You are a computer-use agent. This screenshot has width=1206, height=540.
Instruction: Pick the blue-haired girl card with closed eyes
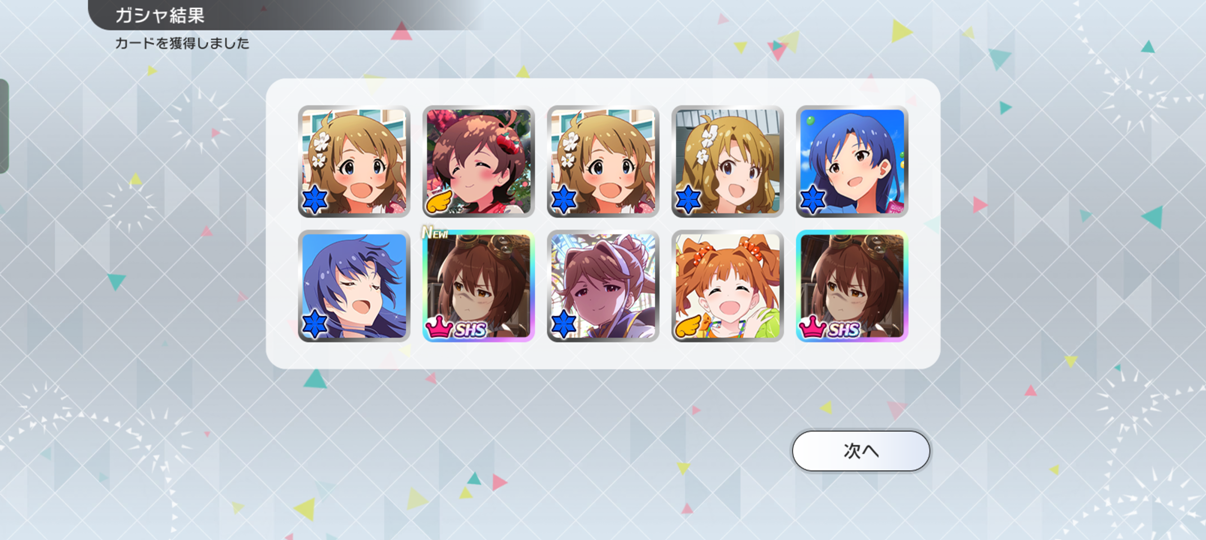point(354,287)
